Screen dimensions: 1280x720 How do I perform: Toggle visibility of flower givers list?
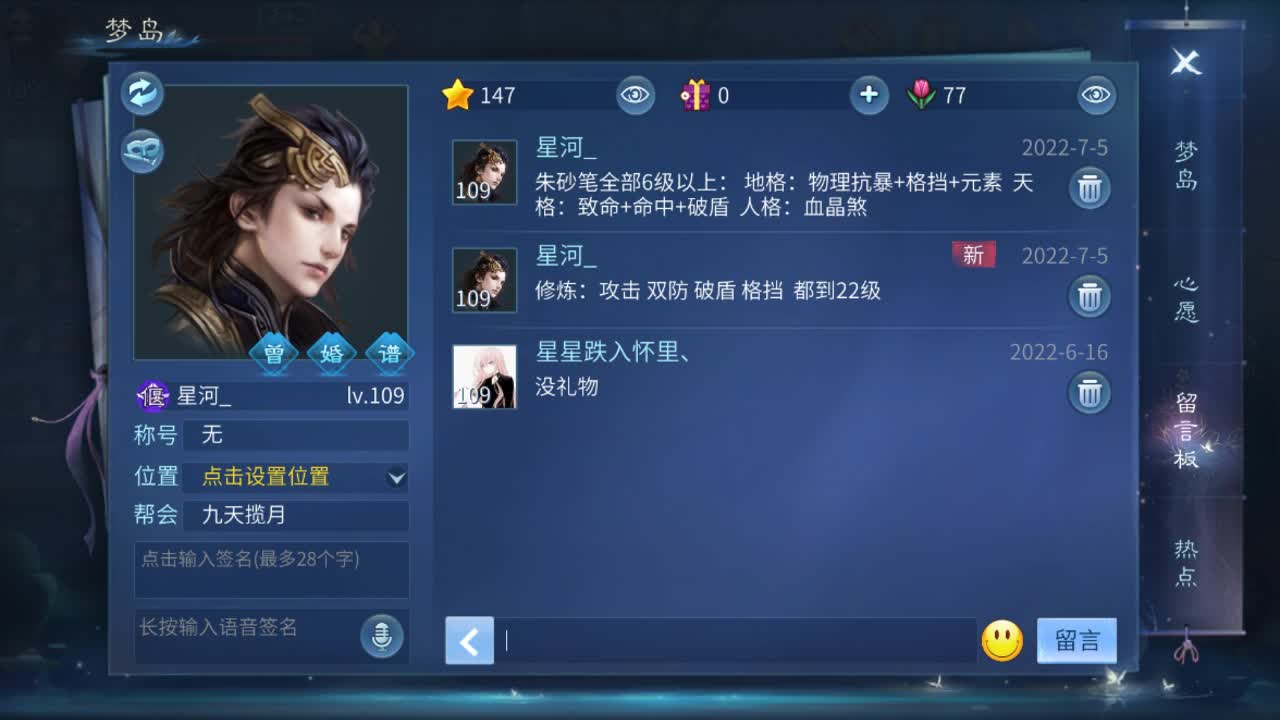(x=1095, y=96)
